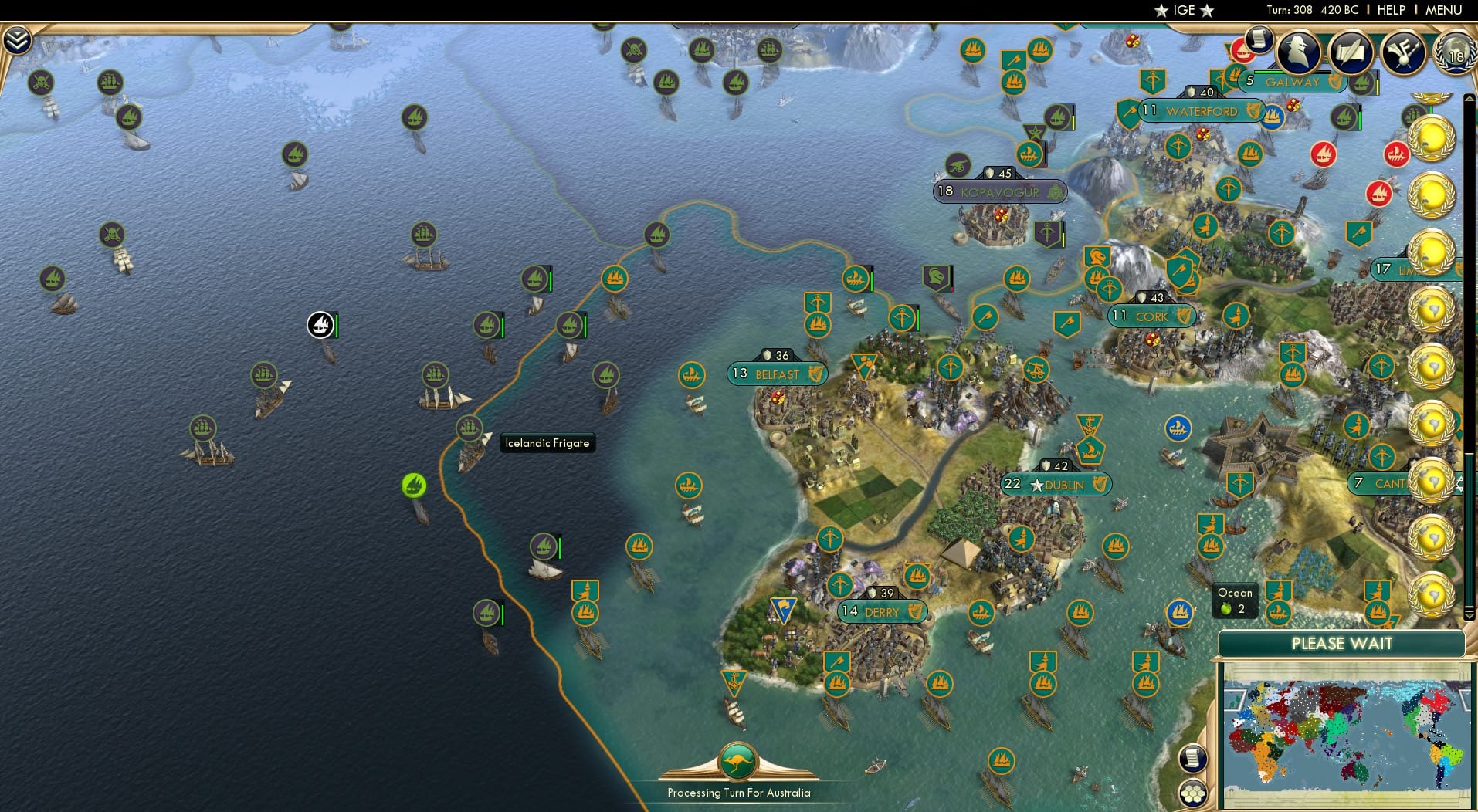
Task: Click the Kopavogur city-state banner
Action: point(1000,191)
